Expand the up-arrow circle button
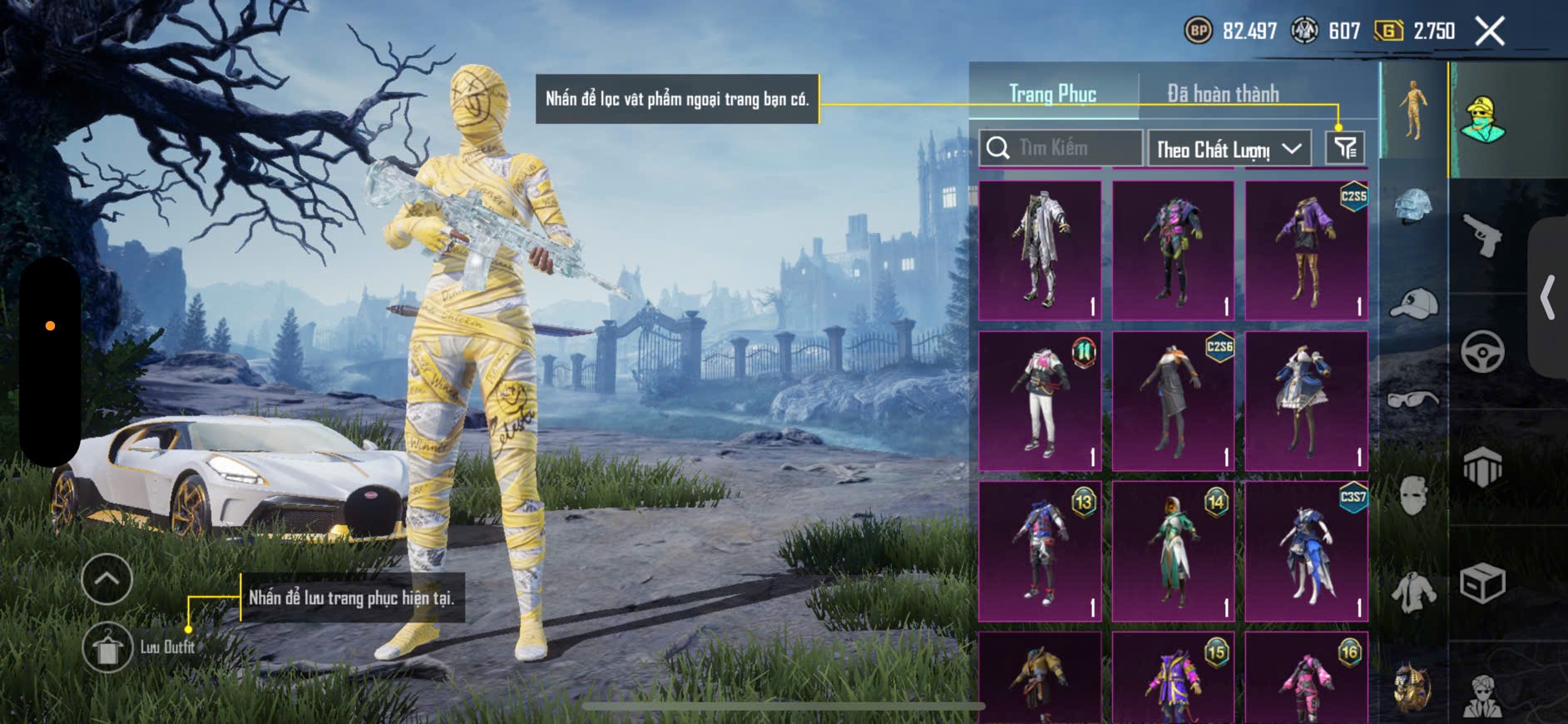The width and height of the screenshot is (1568, 724). point(107,578)
